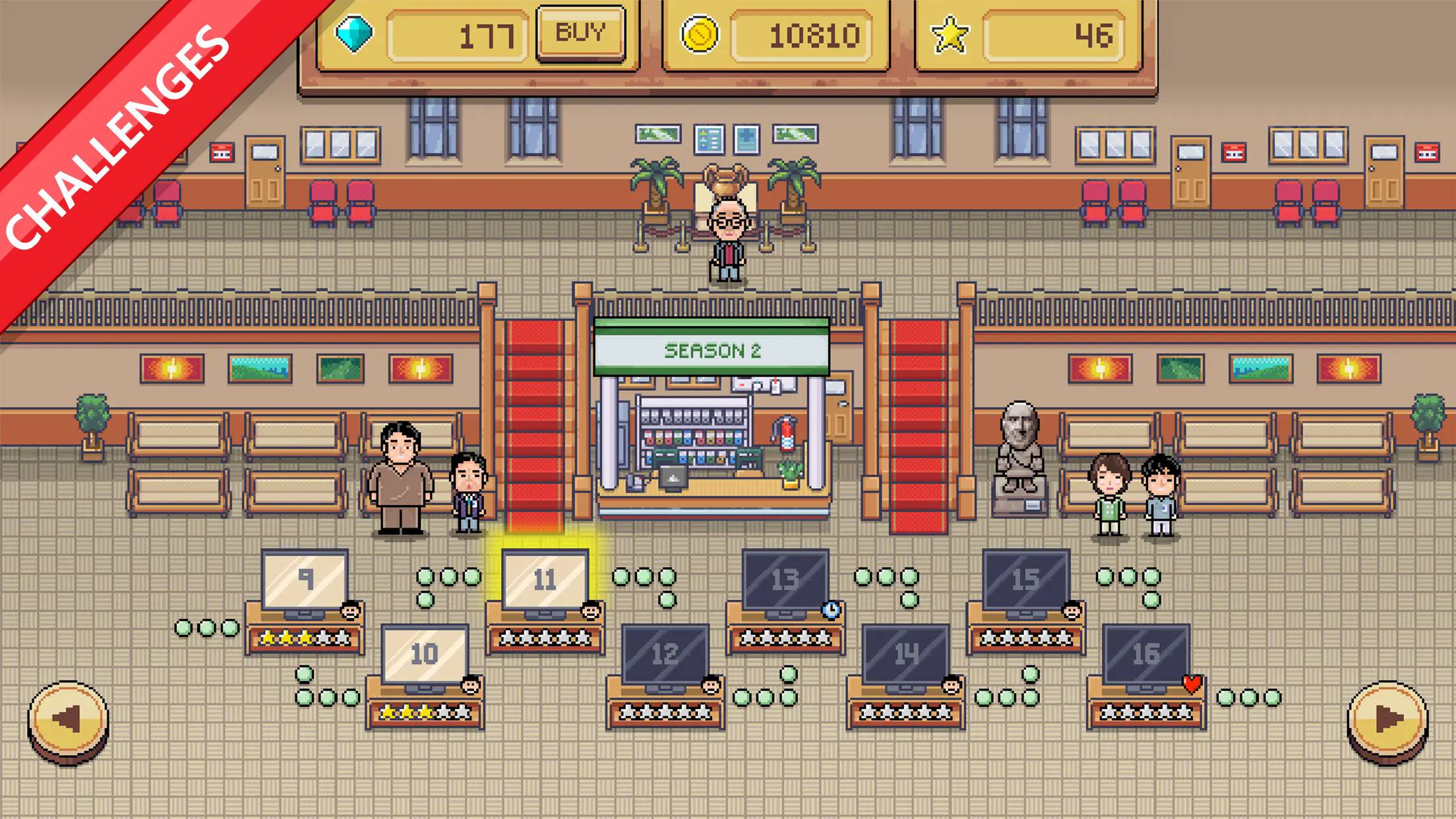Screen dimensions: 1456x819
Task: Open the Season 2 shop kiosk
Action: [712, 422]
